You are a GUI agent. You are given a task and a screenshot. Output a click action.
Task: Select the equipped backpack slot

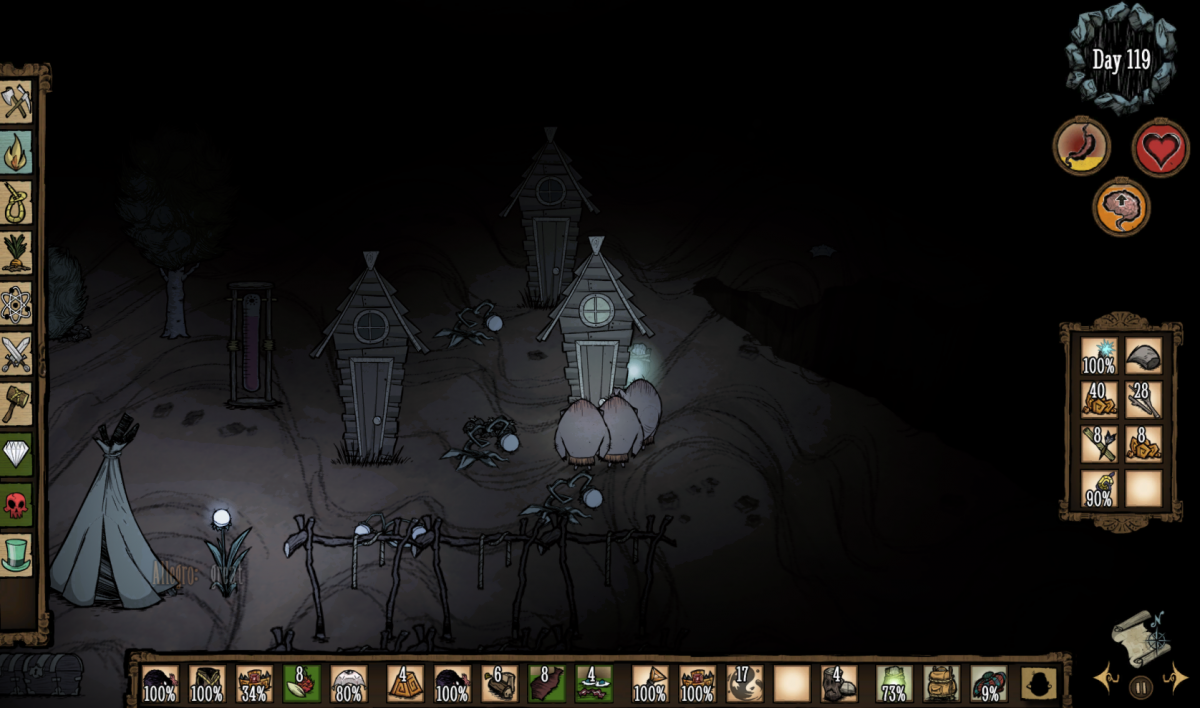(x=942, y=684)
